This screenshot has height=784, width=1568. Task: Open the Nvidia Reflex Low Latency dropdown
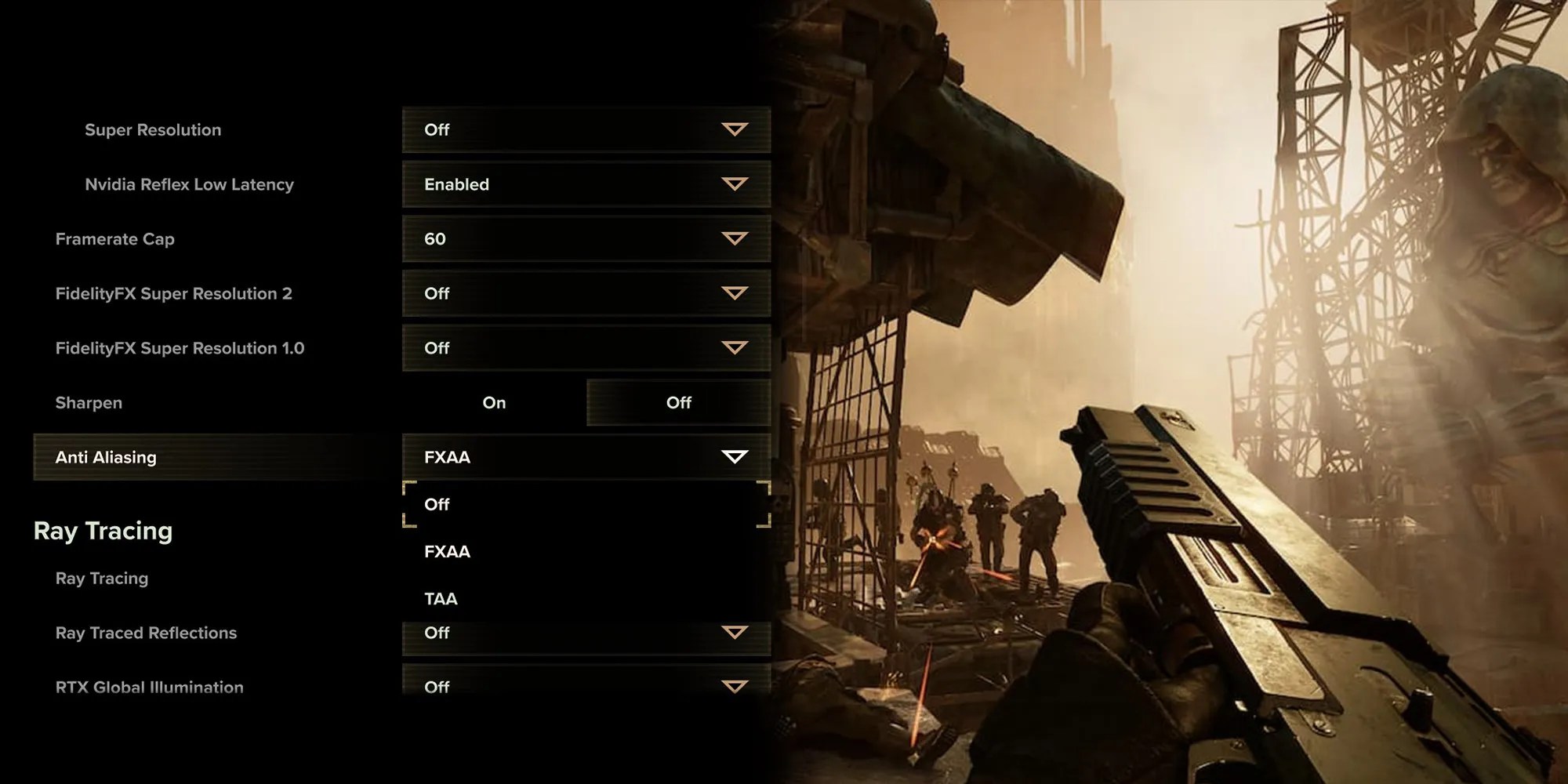pos(586,184)
